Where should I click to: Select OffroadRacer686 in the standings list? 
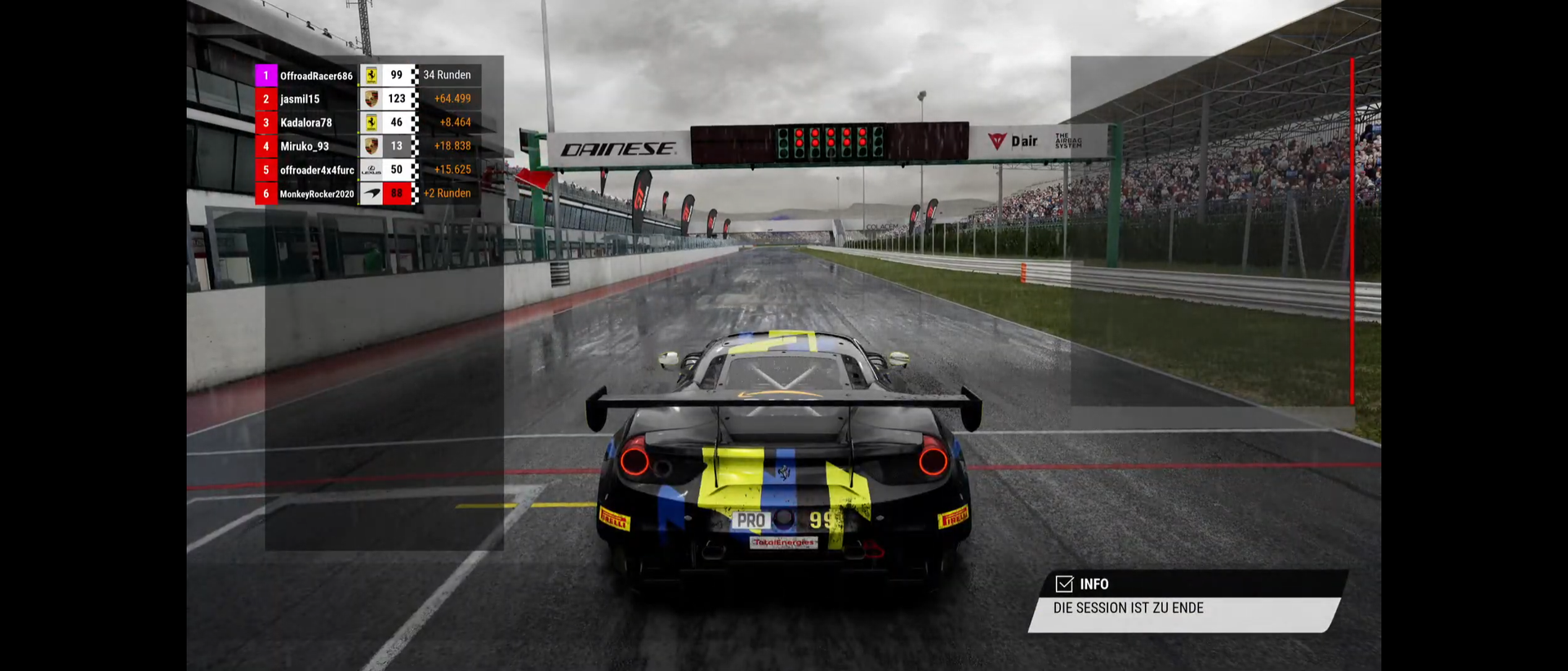coord(317,76)
